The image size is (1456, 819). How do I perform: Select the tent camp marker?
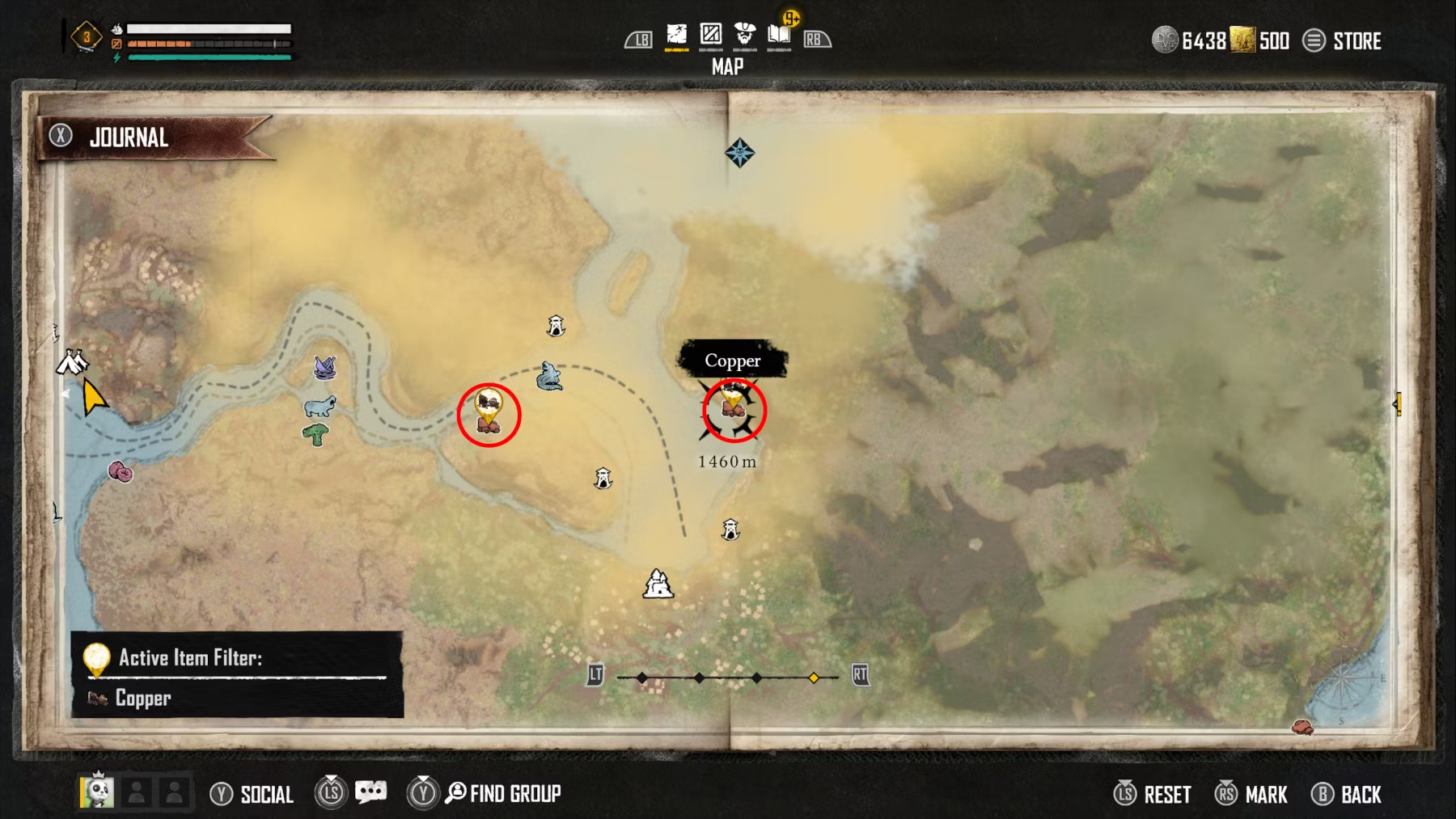pyautogui.click(x=72, y=361)
